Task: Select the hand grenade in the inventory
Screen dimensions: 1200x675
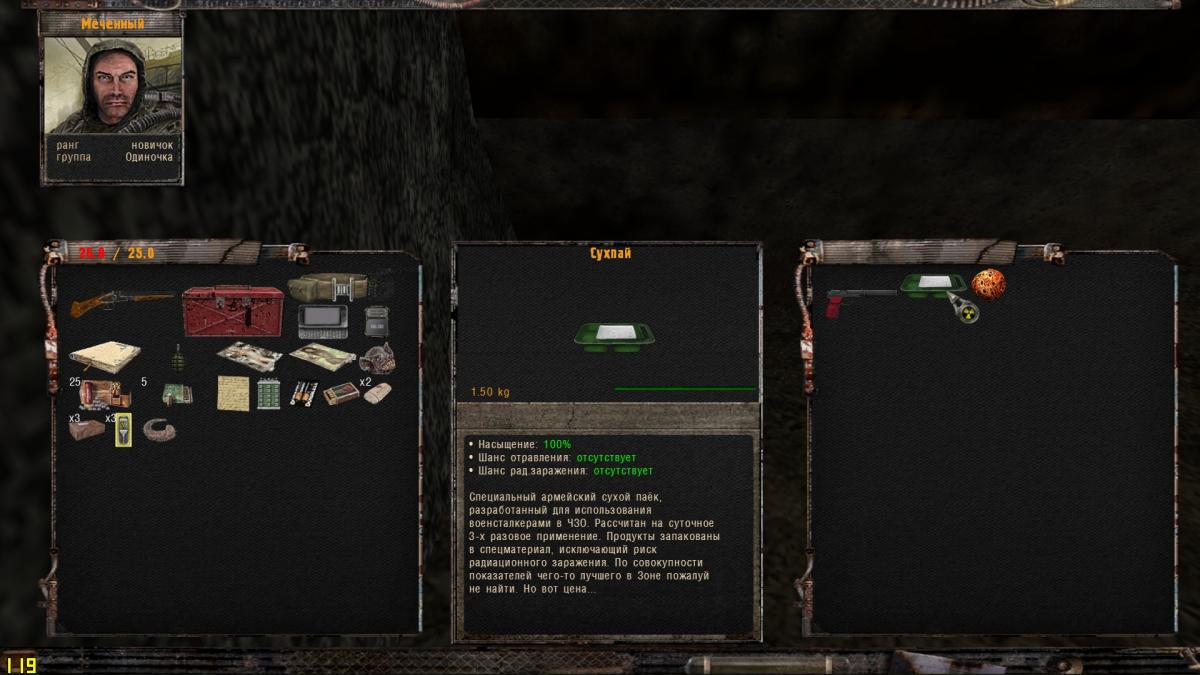Action: pyautogui.click(x=179, y=357)
